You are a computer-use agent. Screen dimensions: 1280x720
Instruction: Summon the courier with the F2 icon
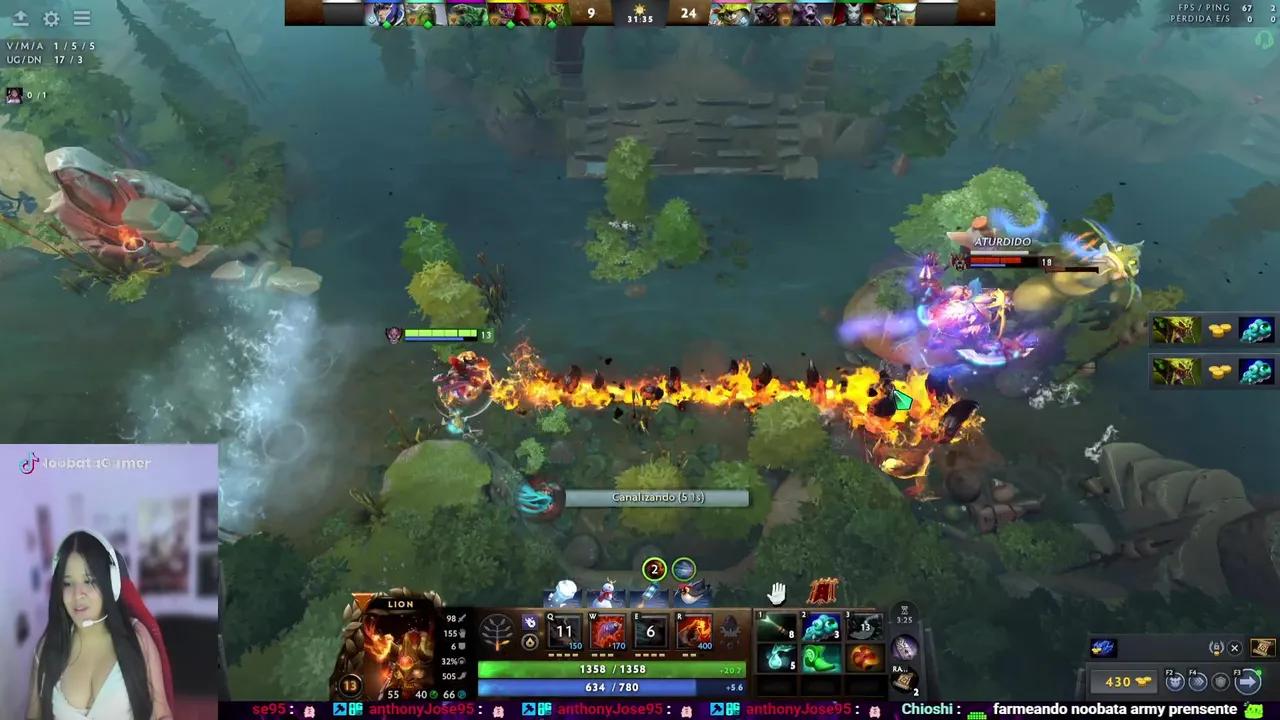(x=1174, y=681)
